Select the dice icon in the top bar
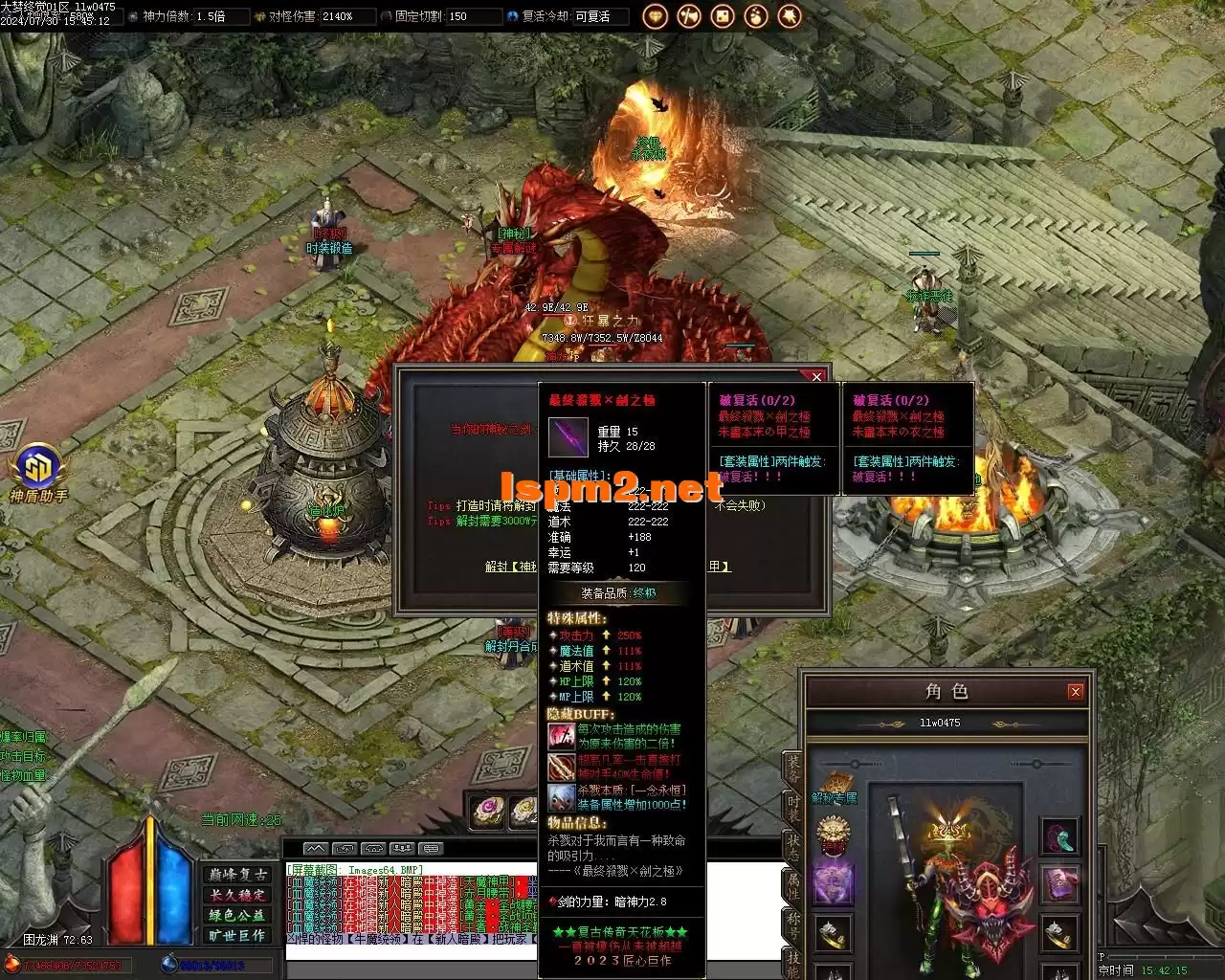1225x980 pixels. tap(723, 16)
